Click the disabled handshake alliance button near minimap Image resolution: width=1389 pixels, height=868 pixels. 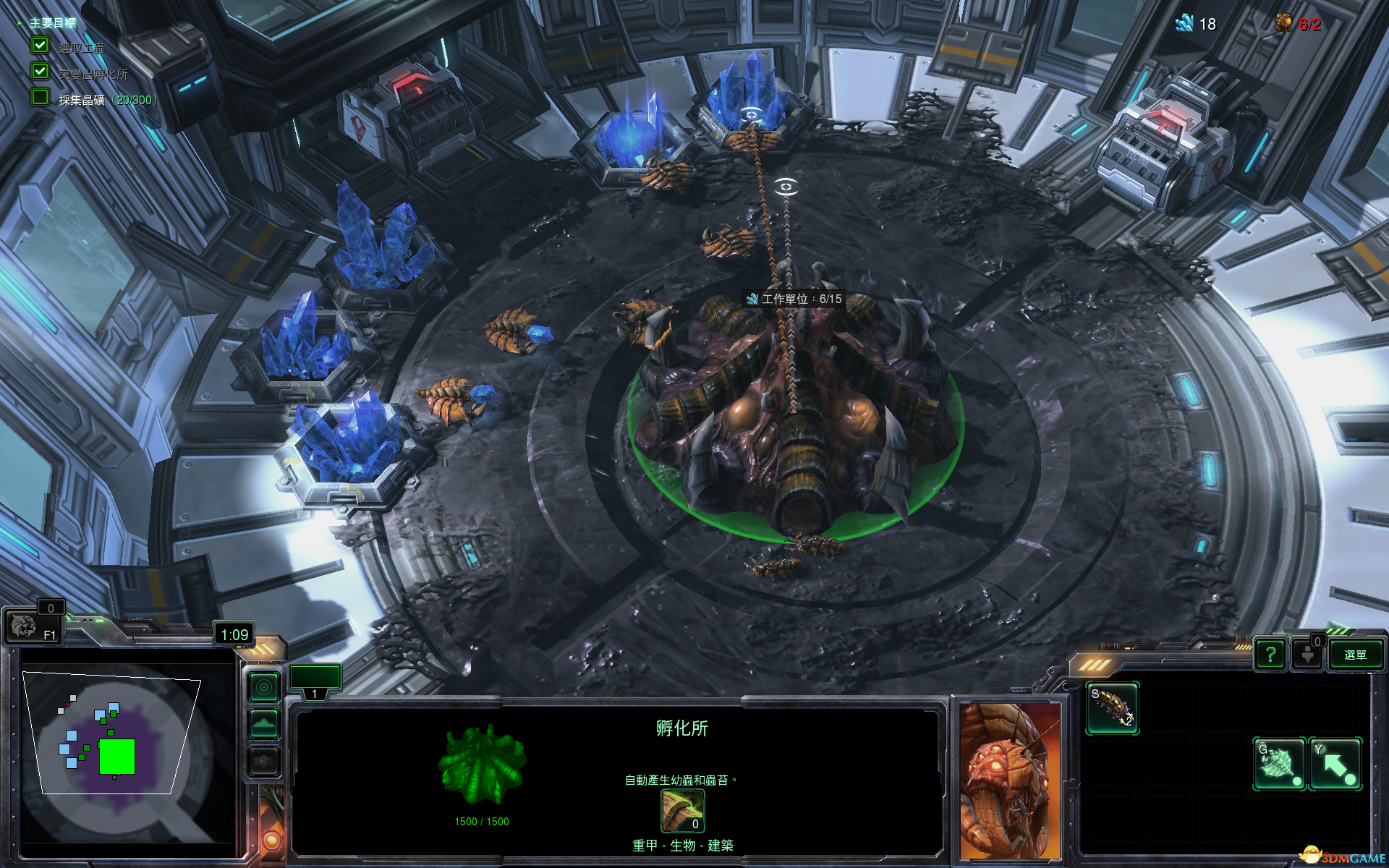[x=263, y=761]
